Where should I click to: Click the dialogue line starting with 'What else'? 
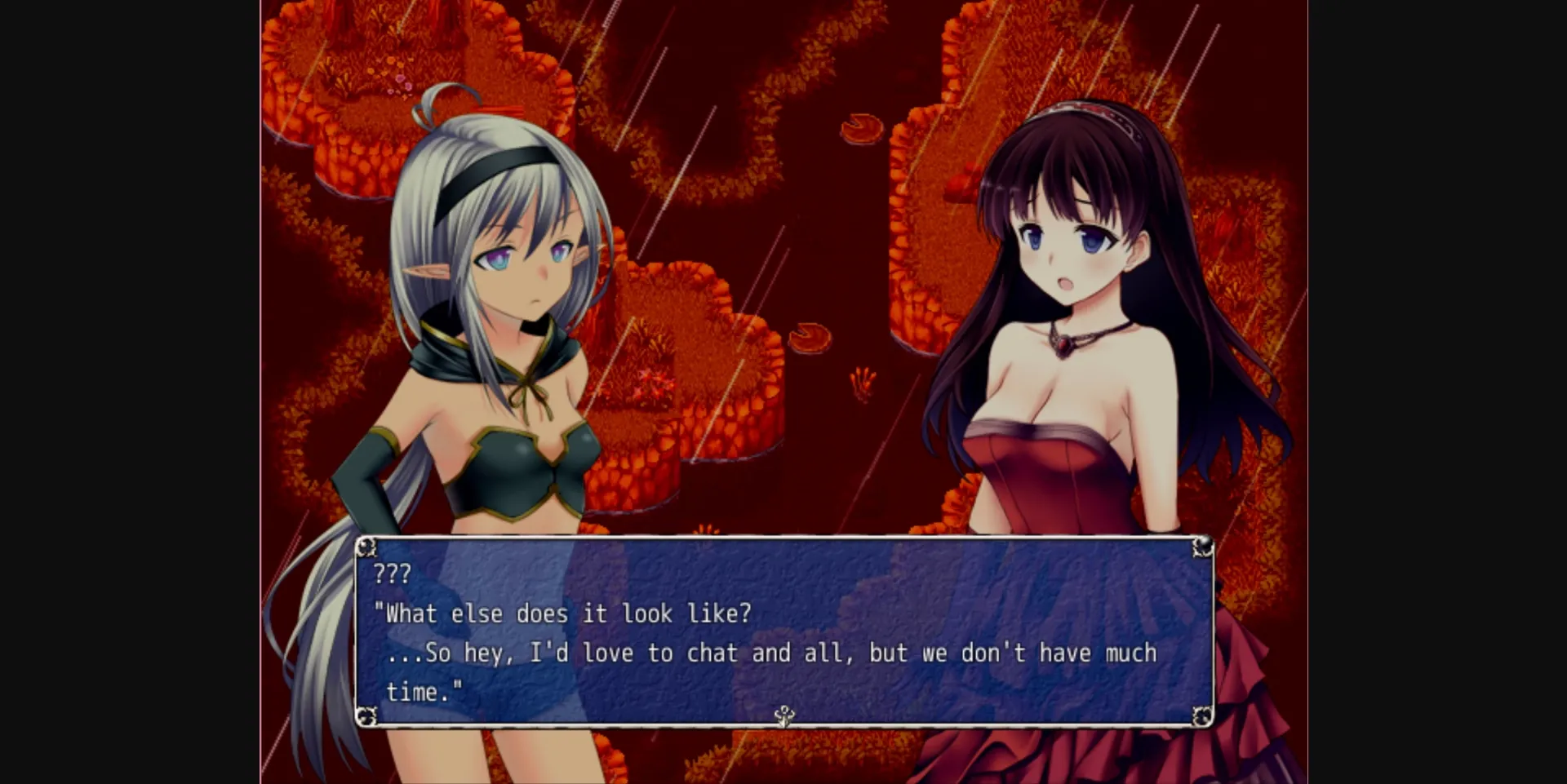coord(563,613)
